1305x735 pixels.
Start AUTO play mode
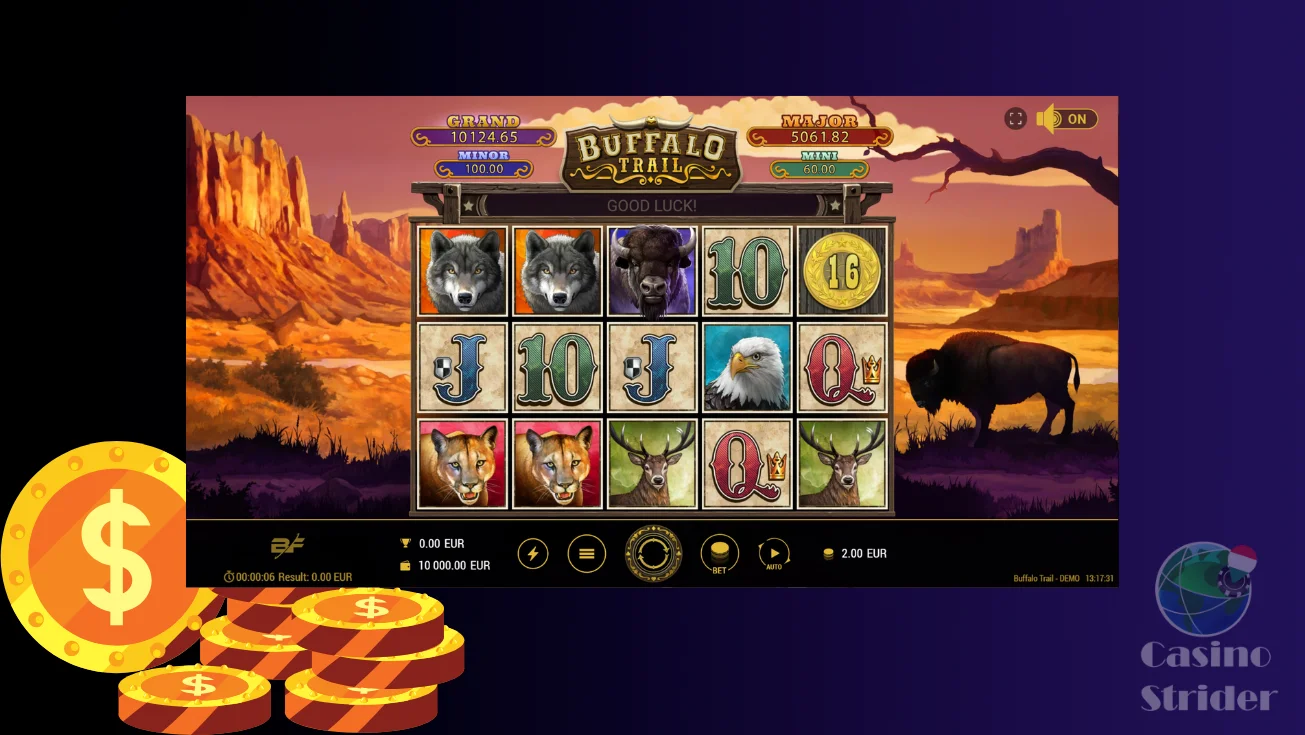774,553
